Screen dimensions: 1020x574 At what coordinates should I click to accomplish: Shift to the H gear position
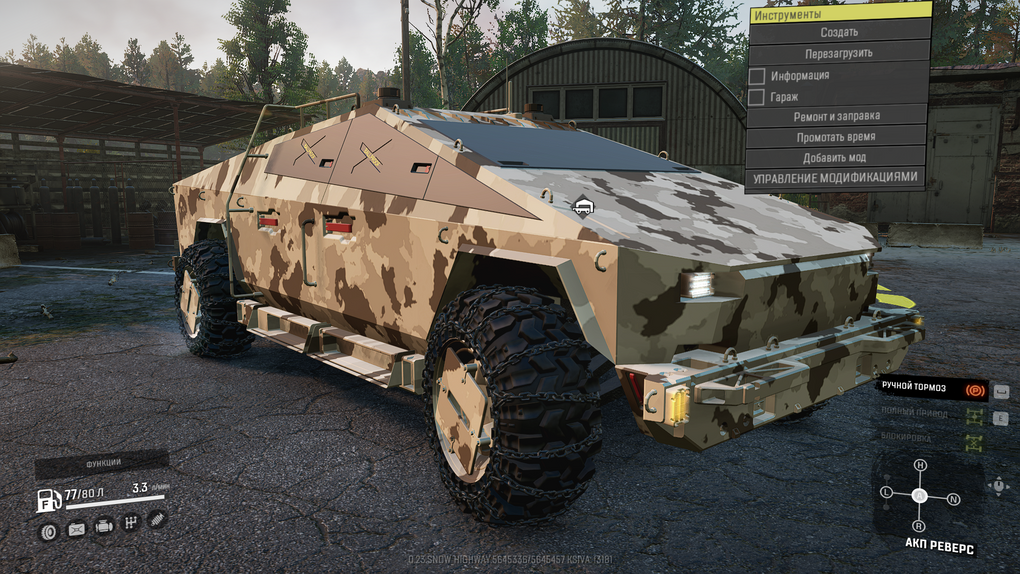click(x=920, y=466)
